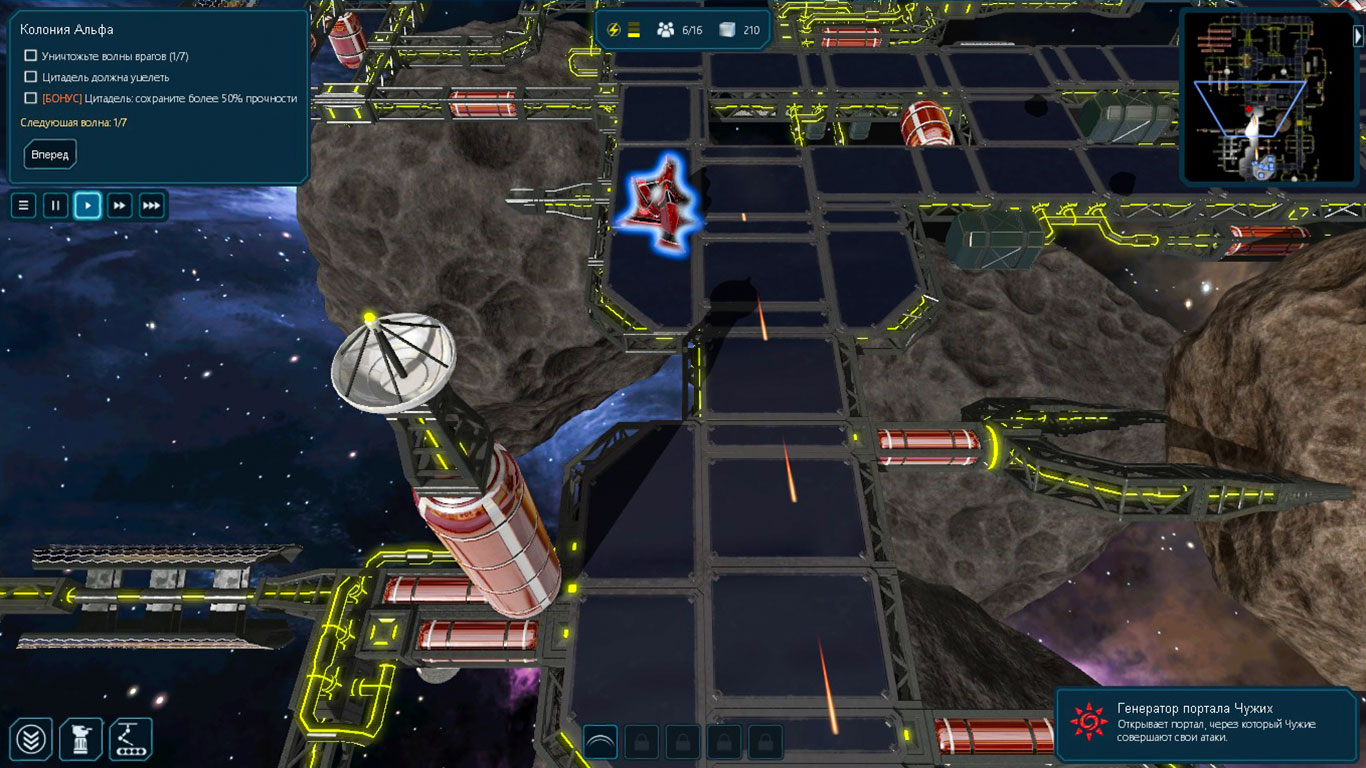Set normal play speed
This screenshot has height=768, width=1366.
[88, 206]
